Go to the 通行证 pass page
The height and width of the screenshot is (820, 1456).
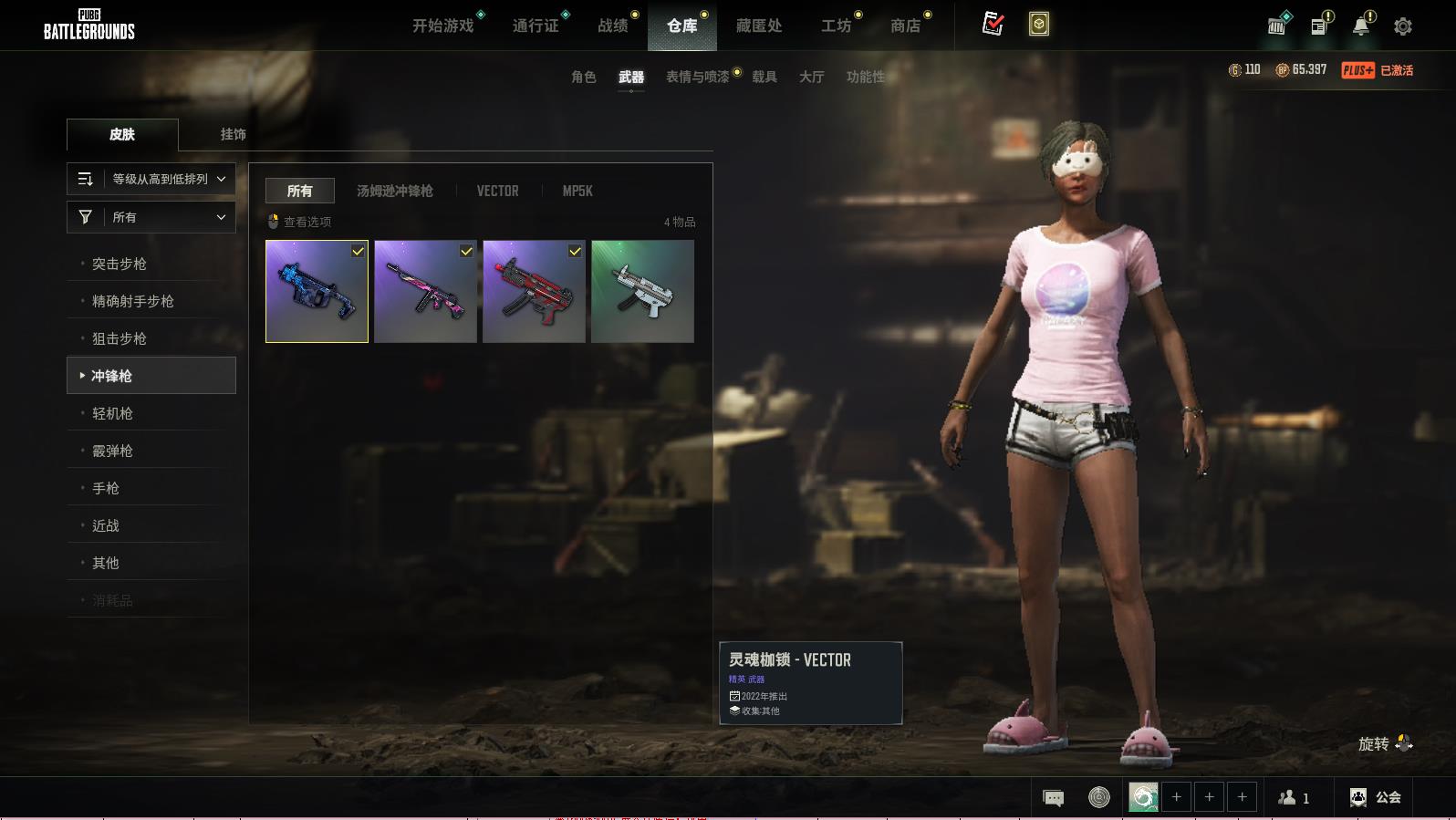tap(536, 26)
